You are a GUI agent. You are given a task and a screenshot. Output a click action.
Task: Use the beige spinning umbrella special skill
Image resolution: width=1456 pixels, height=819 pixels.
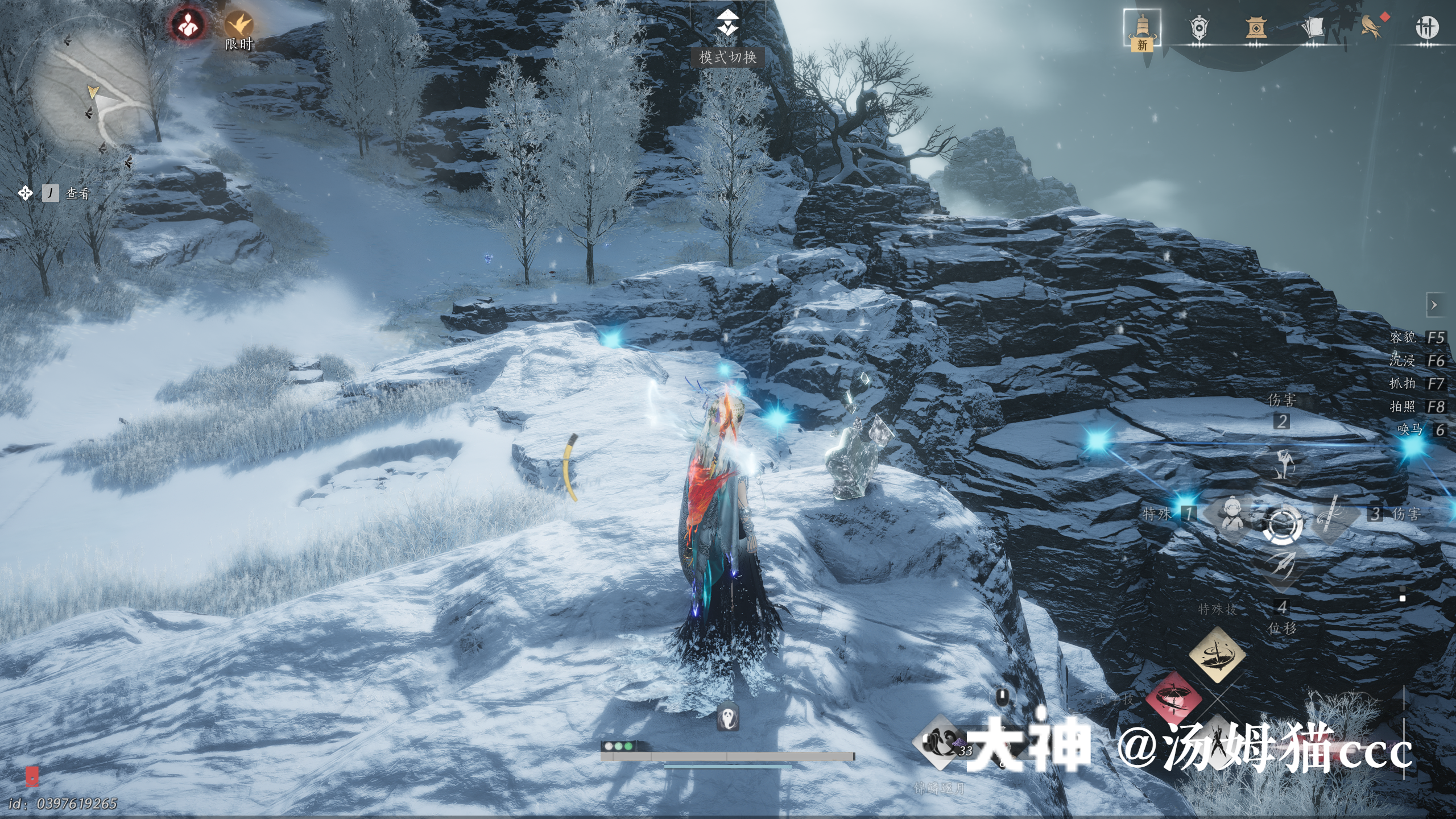click(x=1217, y=655)
